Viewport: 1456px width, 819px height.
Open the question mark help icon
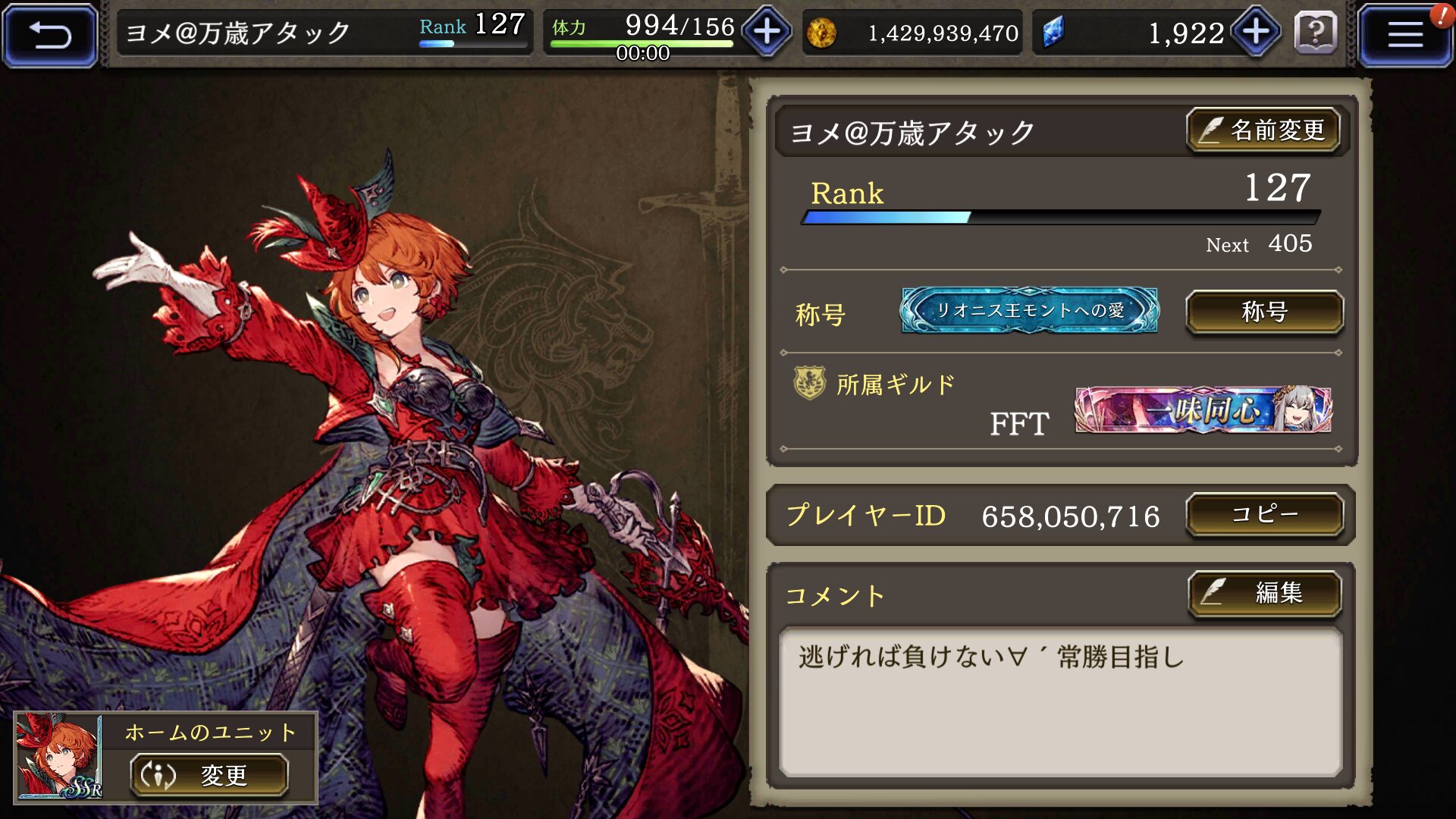click(x=1316, y=33)
